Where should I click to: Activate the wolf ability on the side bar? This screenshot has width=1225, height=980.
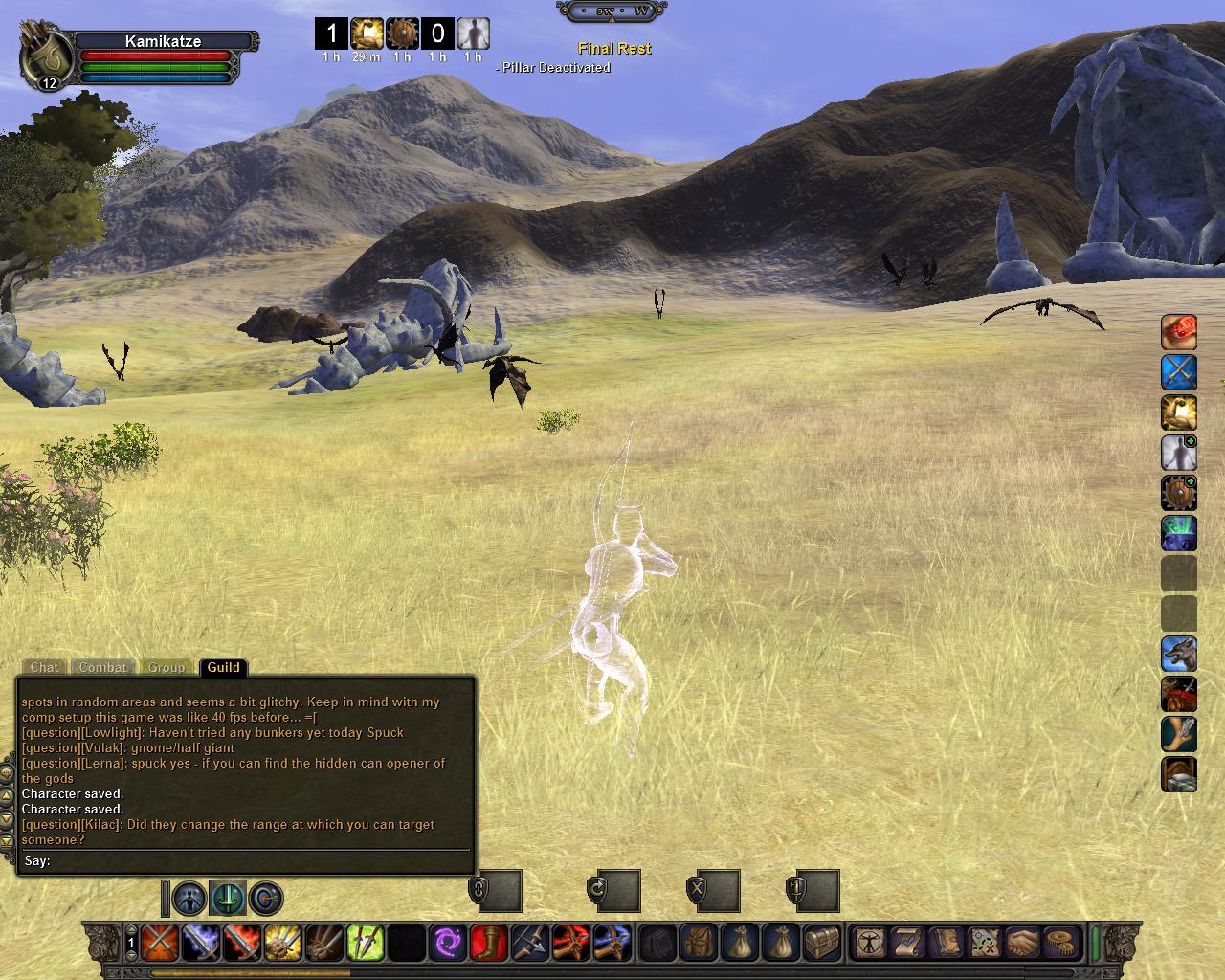point(1179,655)
